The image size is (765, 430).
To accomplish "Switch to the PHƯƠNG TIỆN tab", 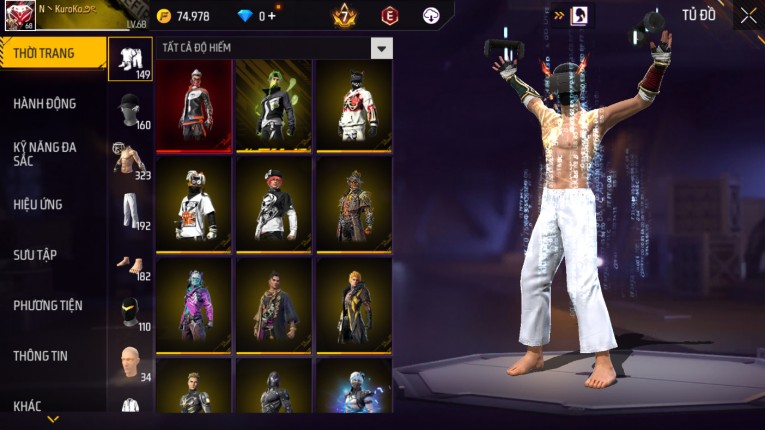I will 48,305.
